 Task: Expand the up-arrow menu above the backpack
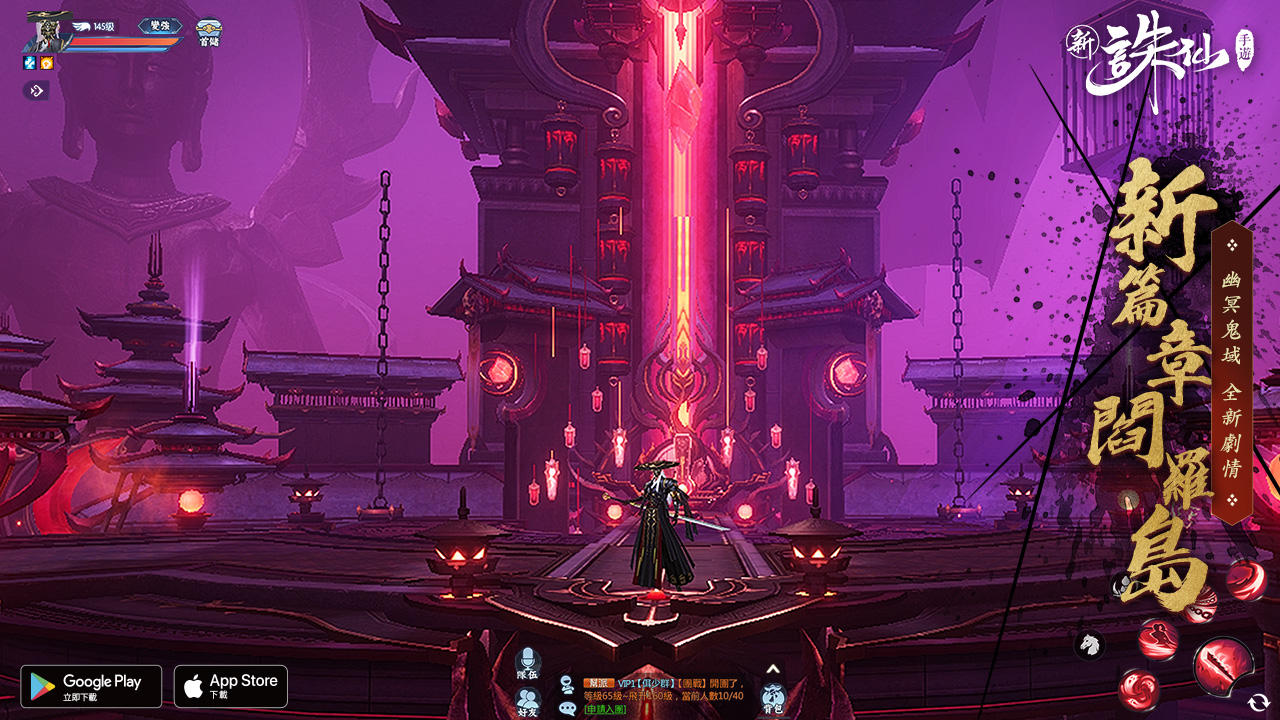[x=773, y=669]
